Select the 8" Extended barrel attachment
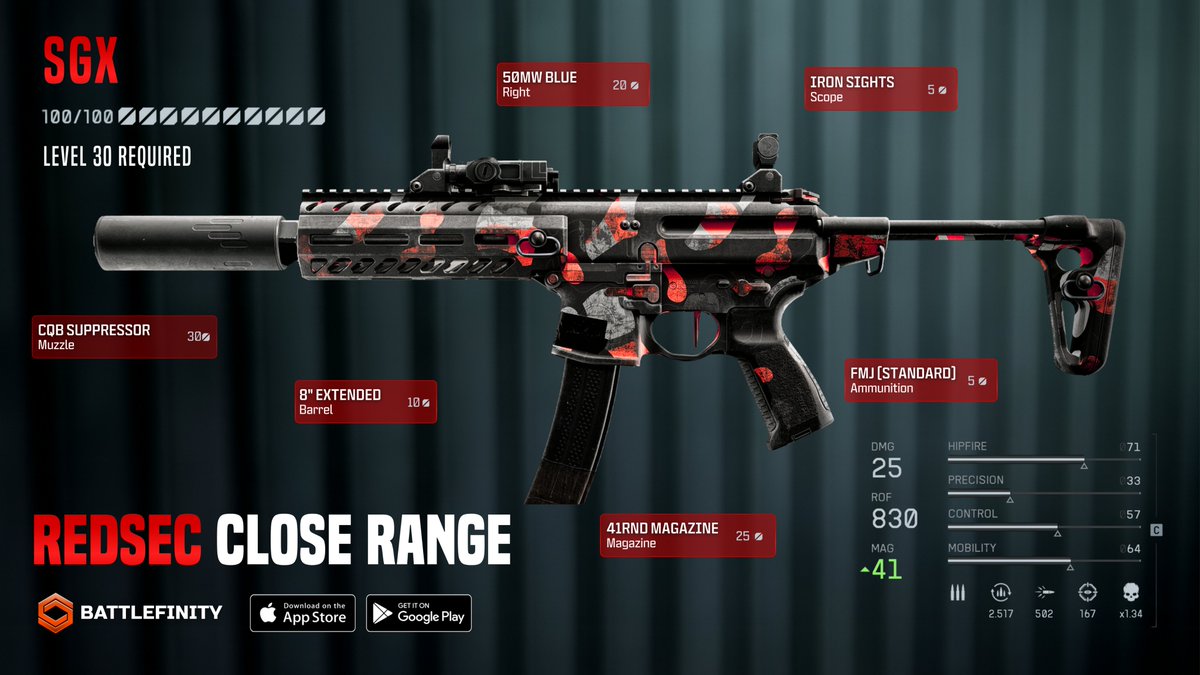This screenshot has width=1200, height=675. point(364,402)
